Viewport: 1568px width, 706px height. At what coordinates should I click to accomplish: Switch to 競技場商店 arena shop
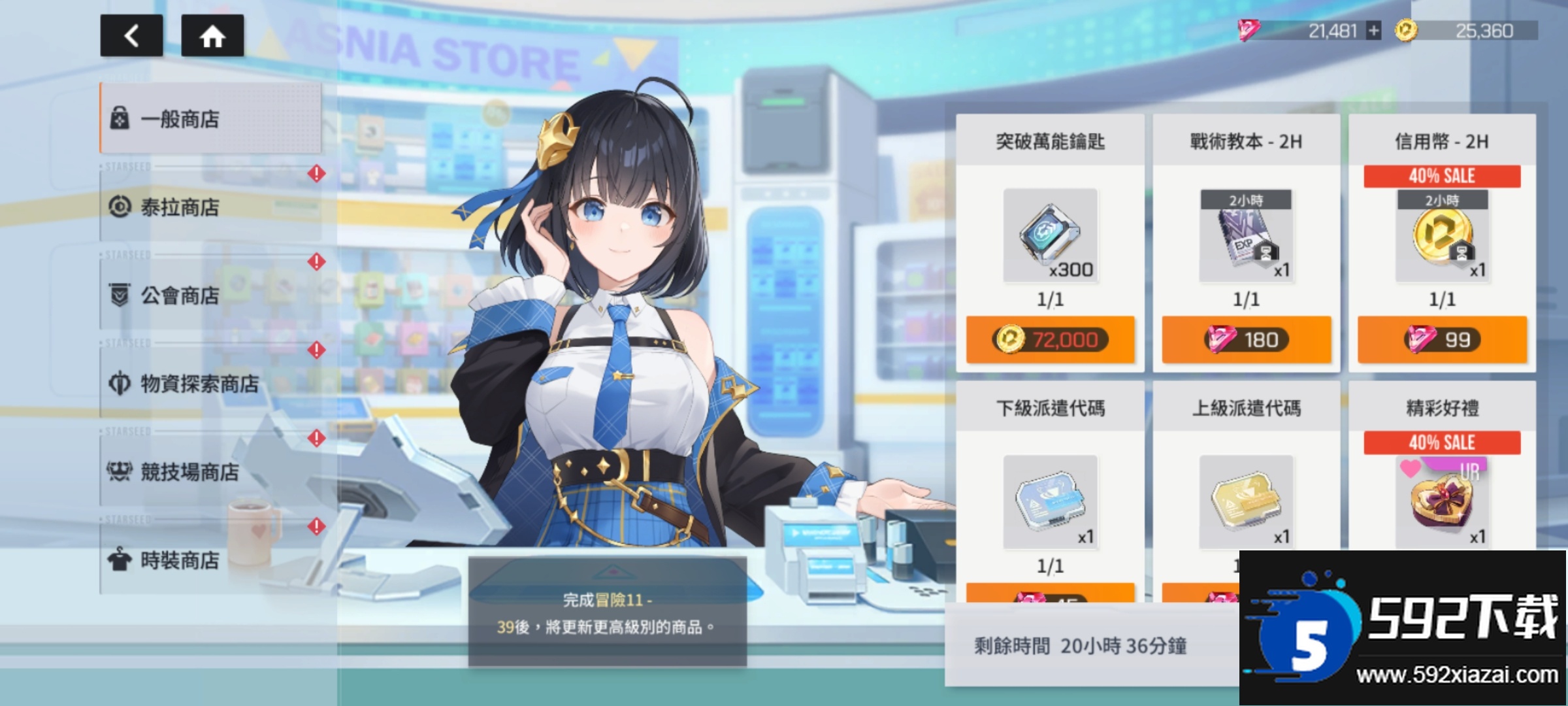(x=210, y=471)
